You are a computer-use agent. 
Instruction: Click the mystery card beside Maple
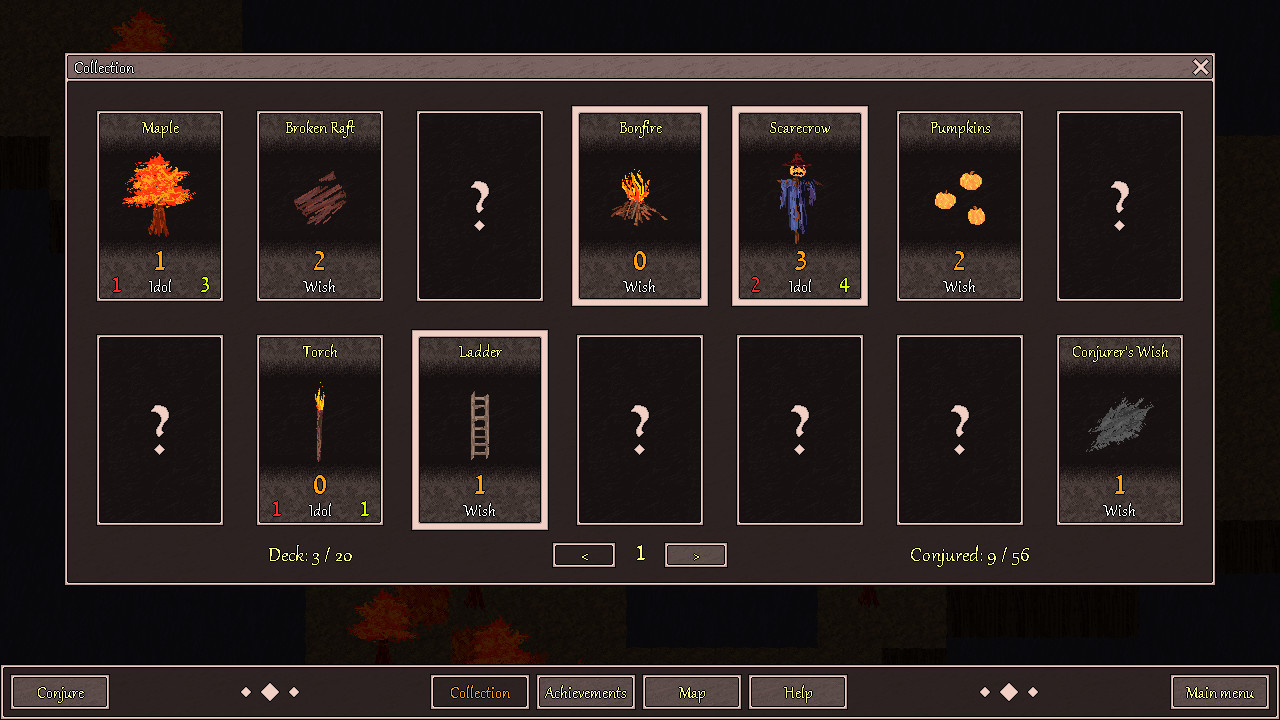coord(480,206)
